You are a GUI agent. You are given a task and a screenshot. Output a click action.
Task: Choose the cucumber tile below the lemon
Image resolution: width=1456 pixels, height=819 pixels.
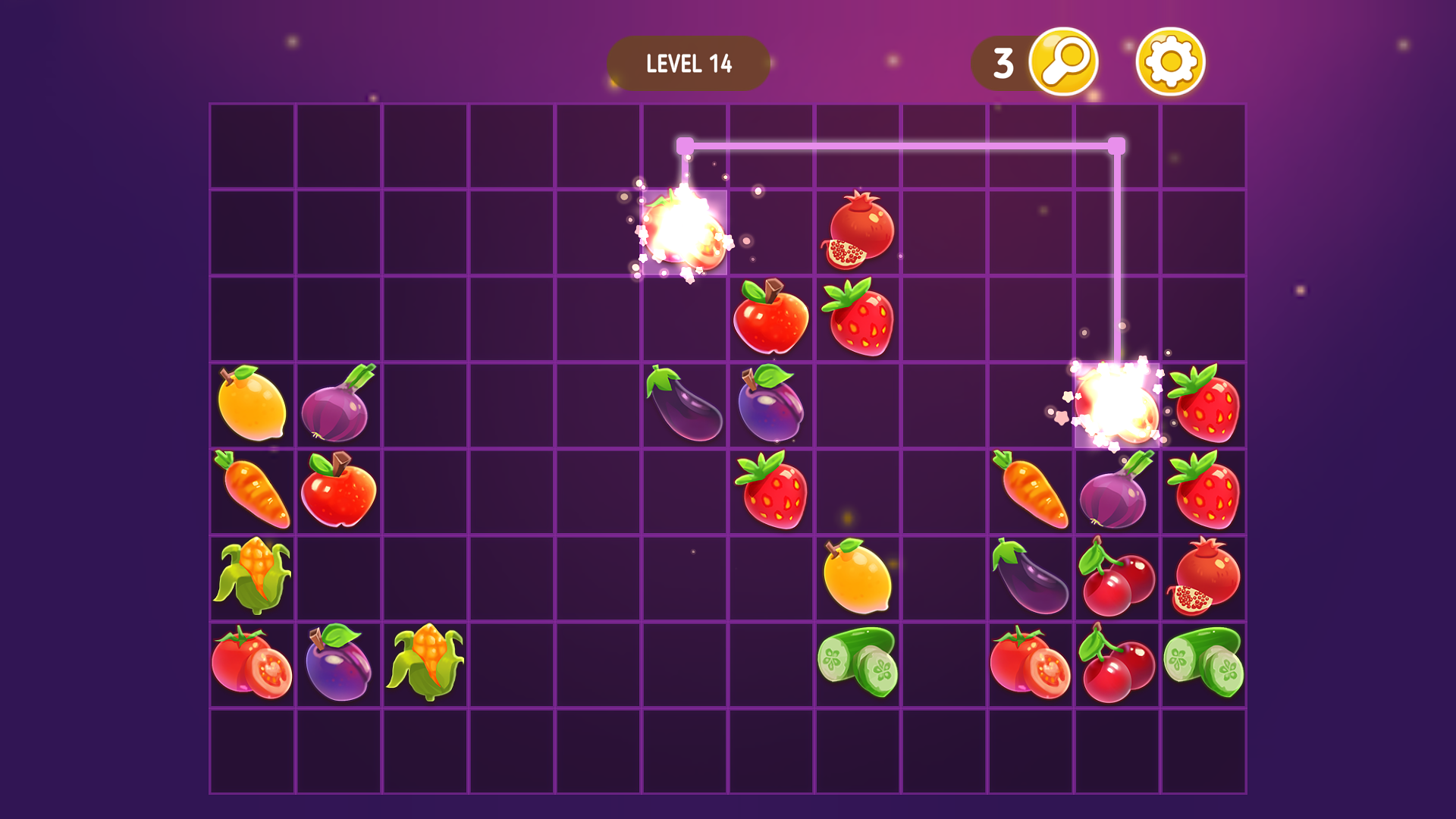[858, 664]
